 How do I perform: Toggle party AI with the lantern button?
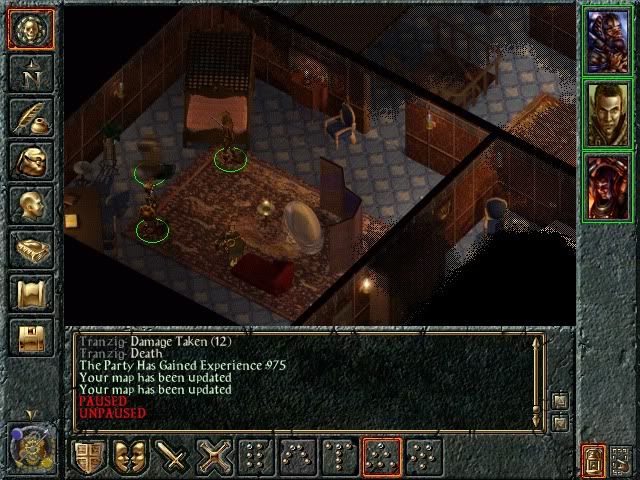(x=592, y=460)
